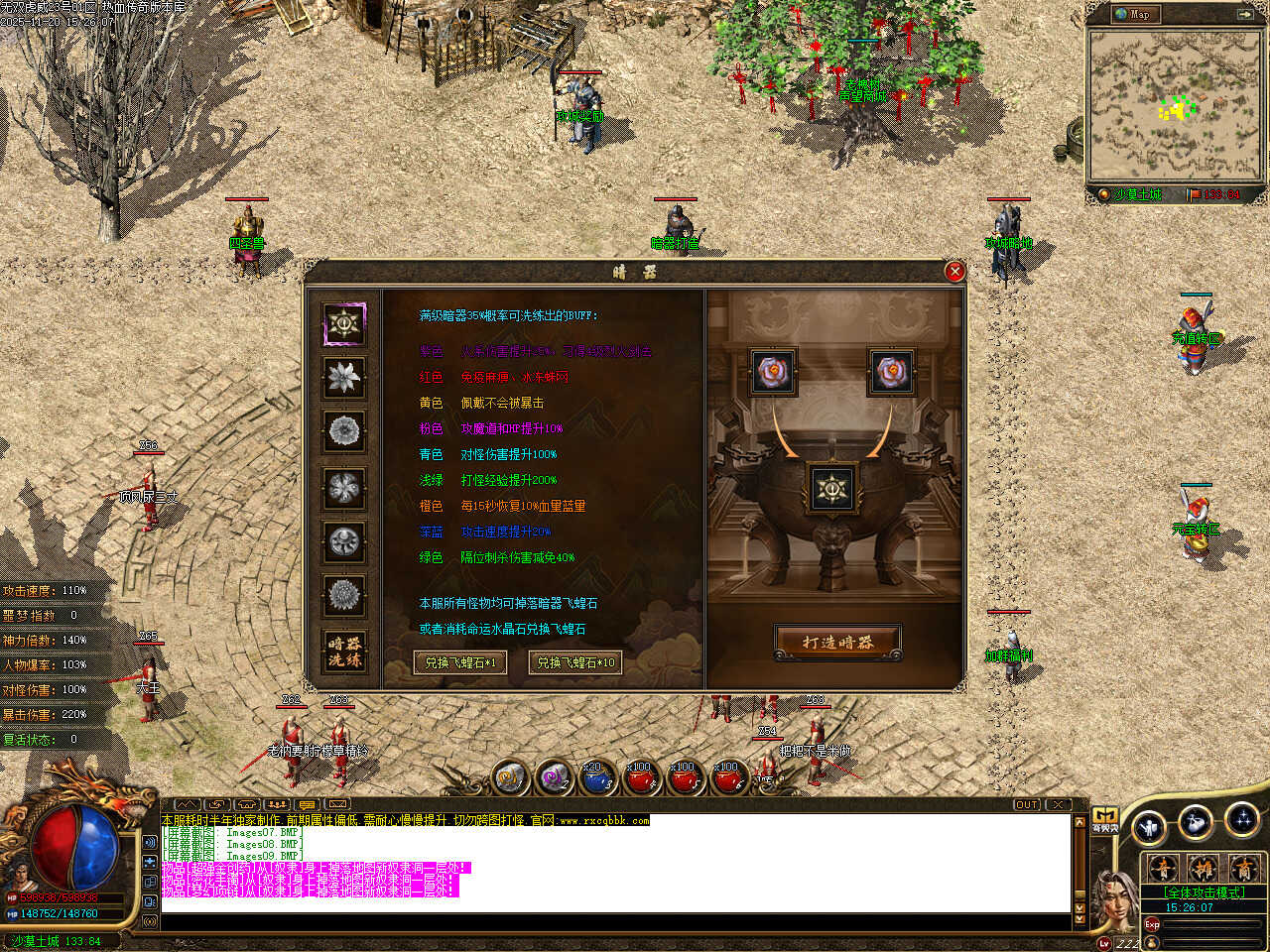The image size is (1270, 952).
Task: Click the right rose material slot
Action: click(x=891, y=372)
